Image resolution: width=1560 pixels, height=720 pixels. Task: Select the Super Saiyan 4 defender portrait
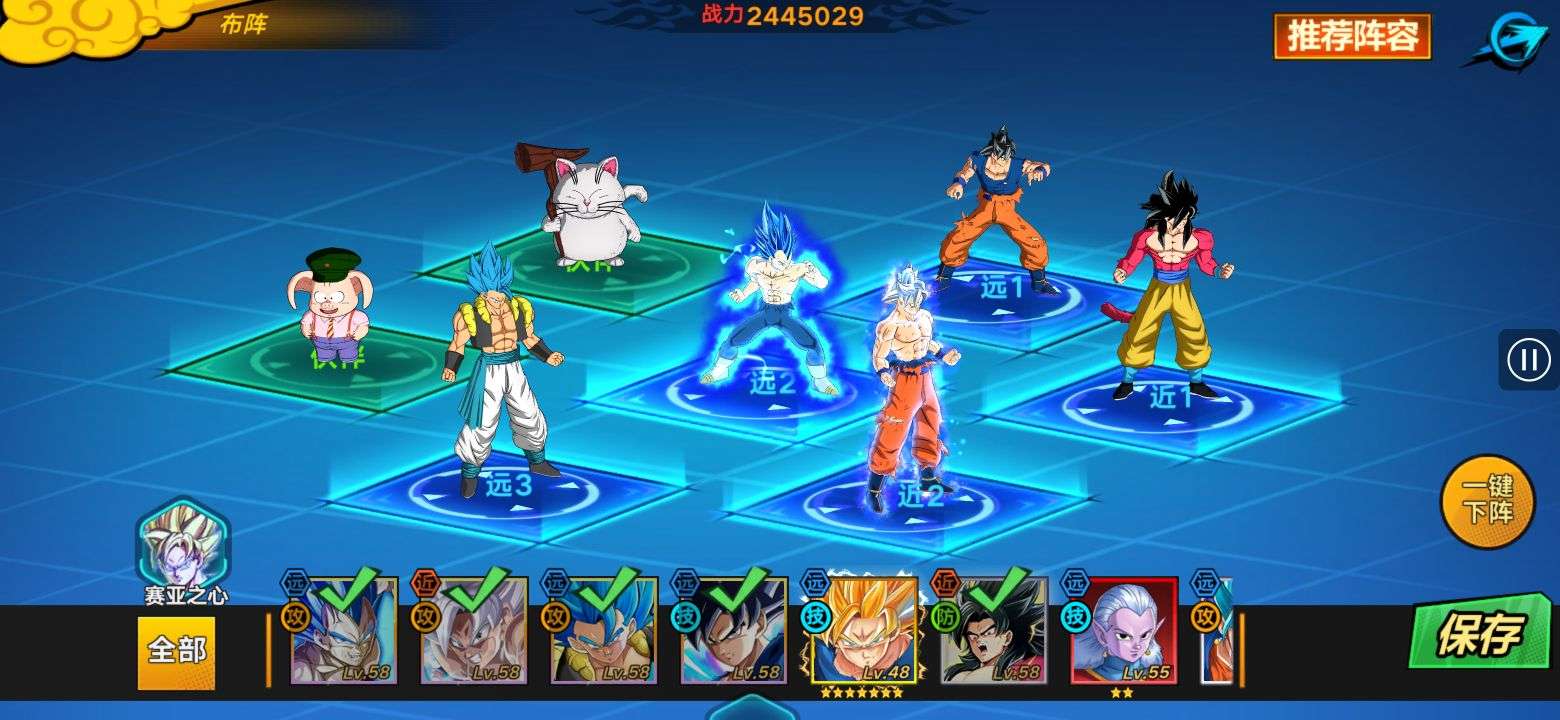coord(993,632)
